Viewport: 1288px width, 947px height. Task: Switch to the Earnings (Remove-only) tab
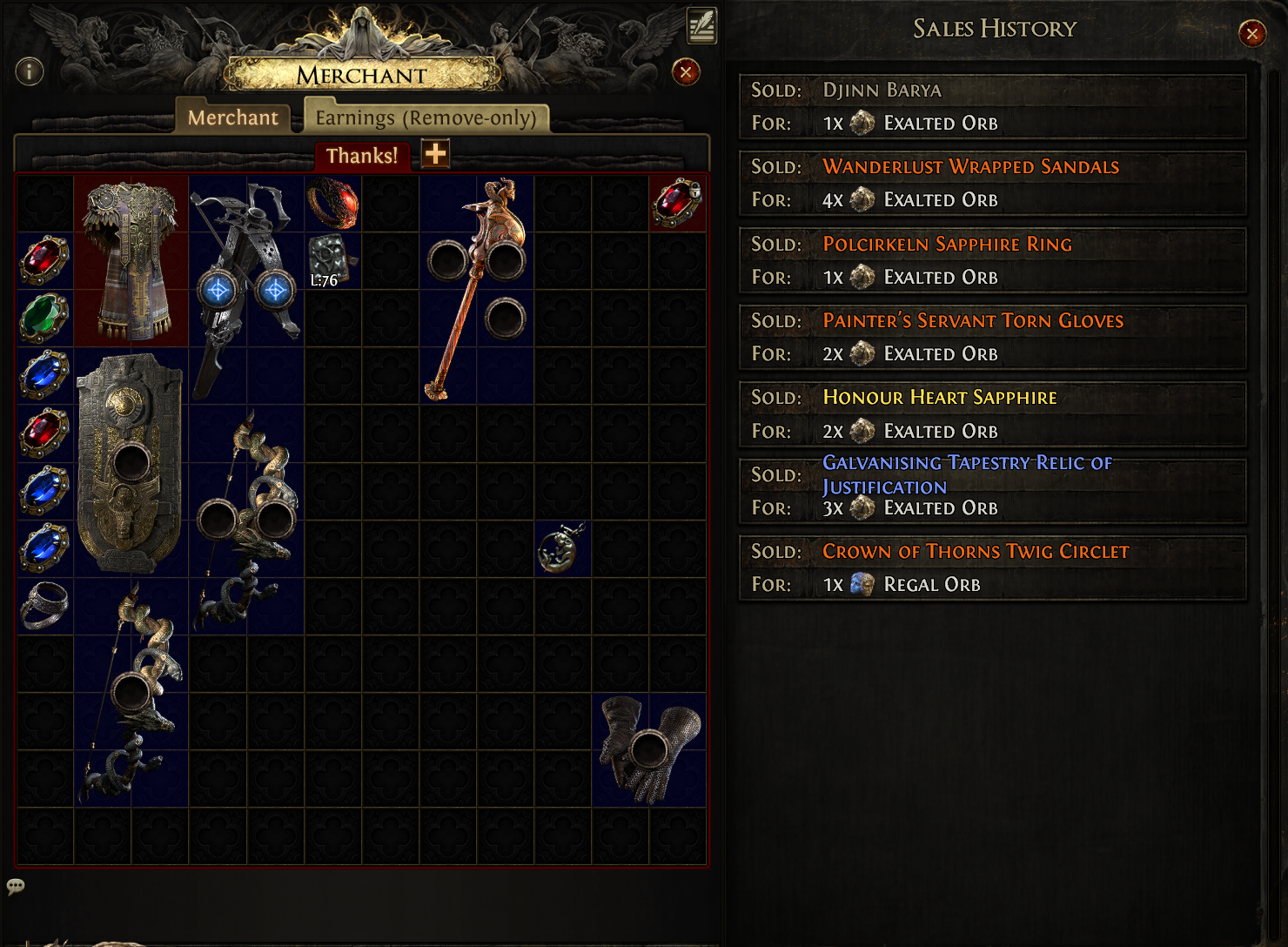coord(426,118)
